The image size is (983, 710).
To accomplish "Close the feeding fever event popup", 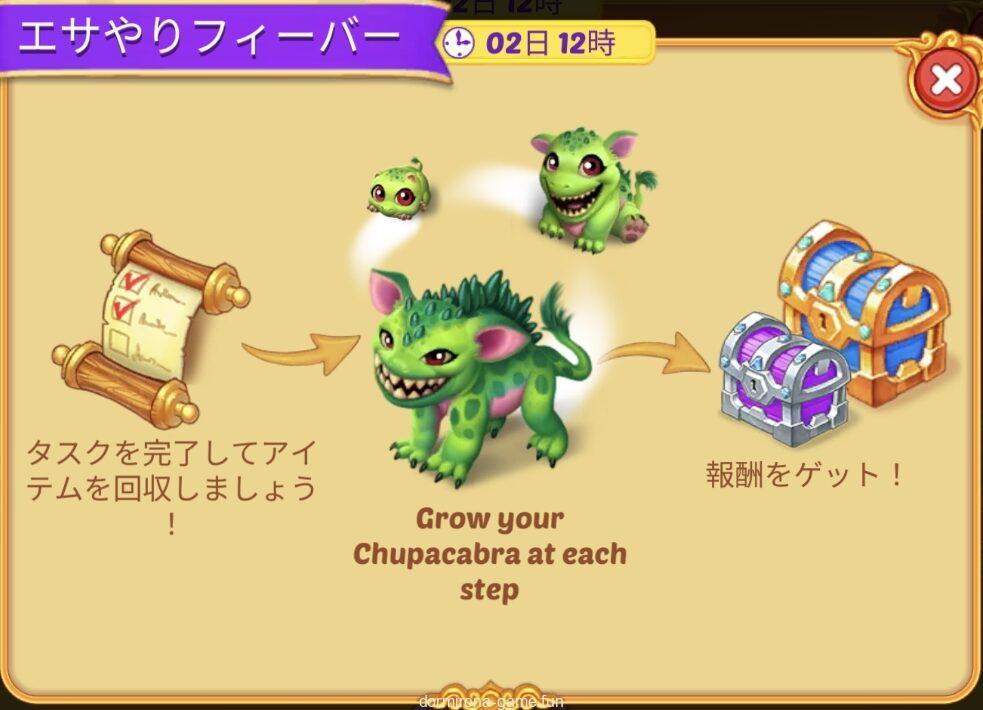I will click(x=944, y=80).
